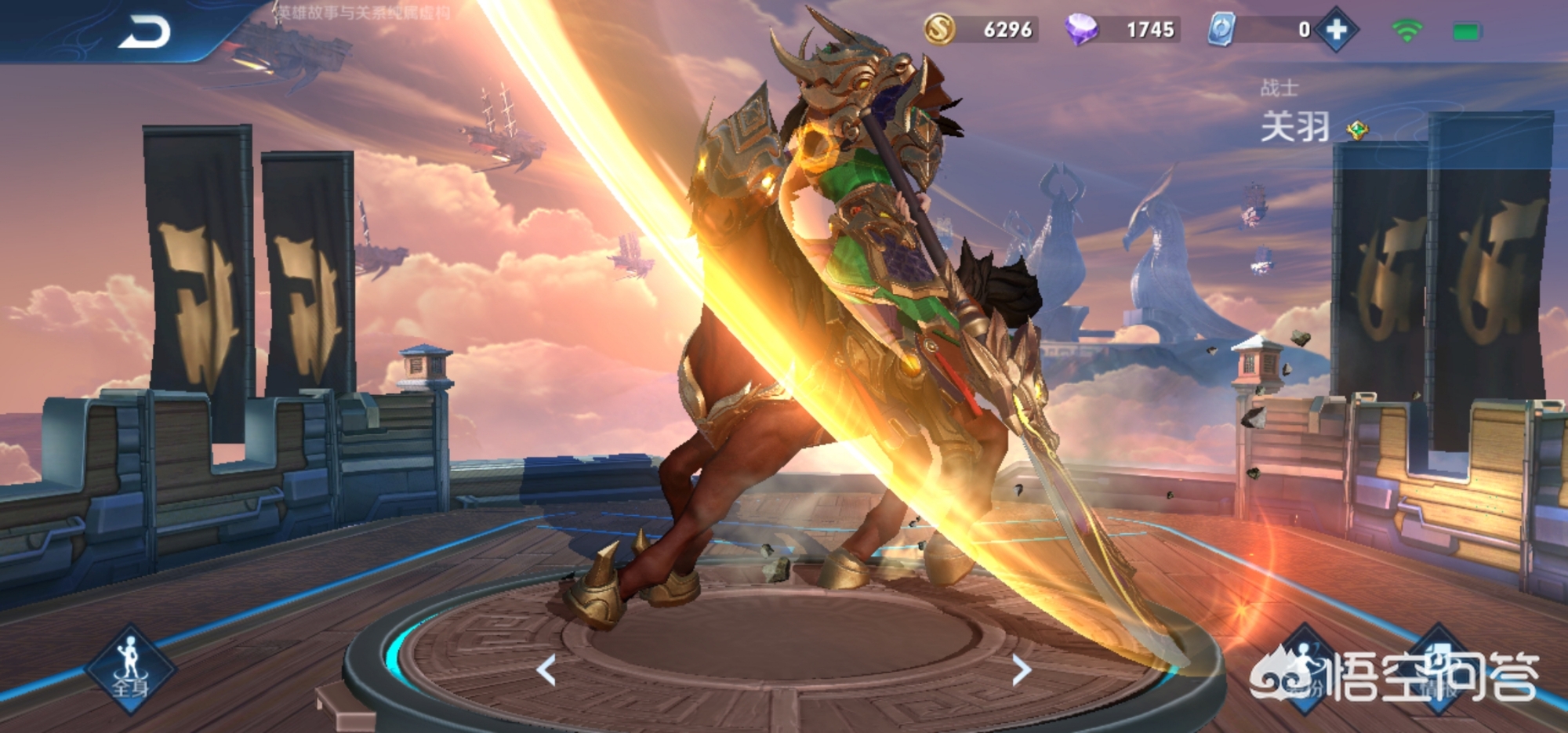1568x733 pixels.
Task: Tap the gold coin currency icon
Action: pos(939,30)
